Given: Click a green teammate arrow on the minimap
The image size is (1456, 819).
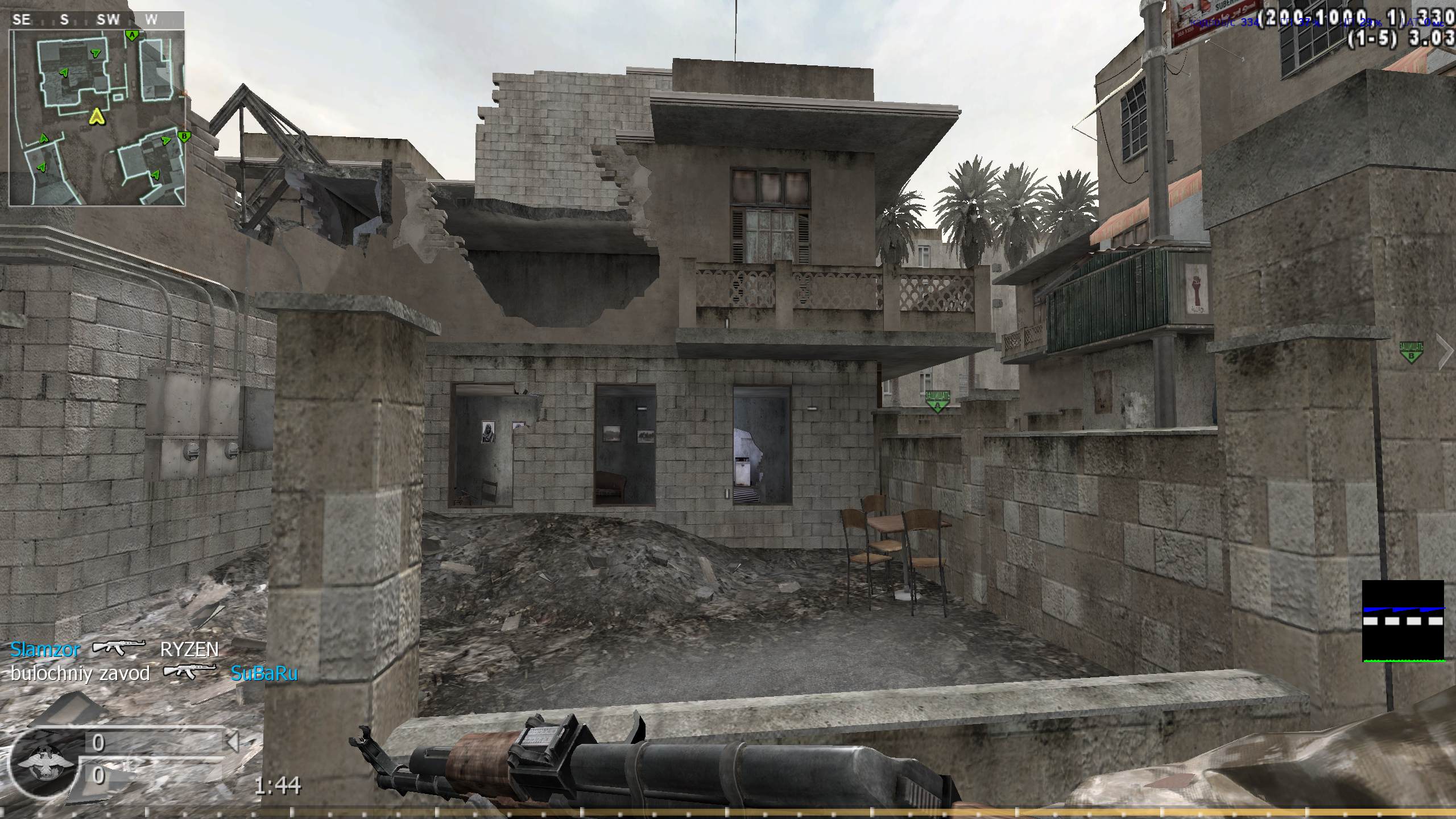Looking at the screenshot, I should (96, 53).
